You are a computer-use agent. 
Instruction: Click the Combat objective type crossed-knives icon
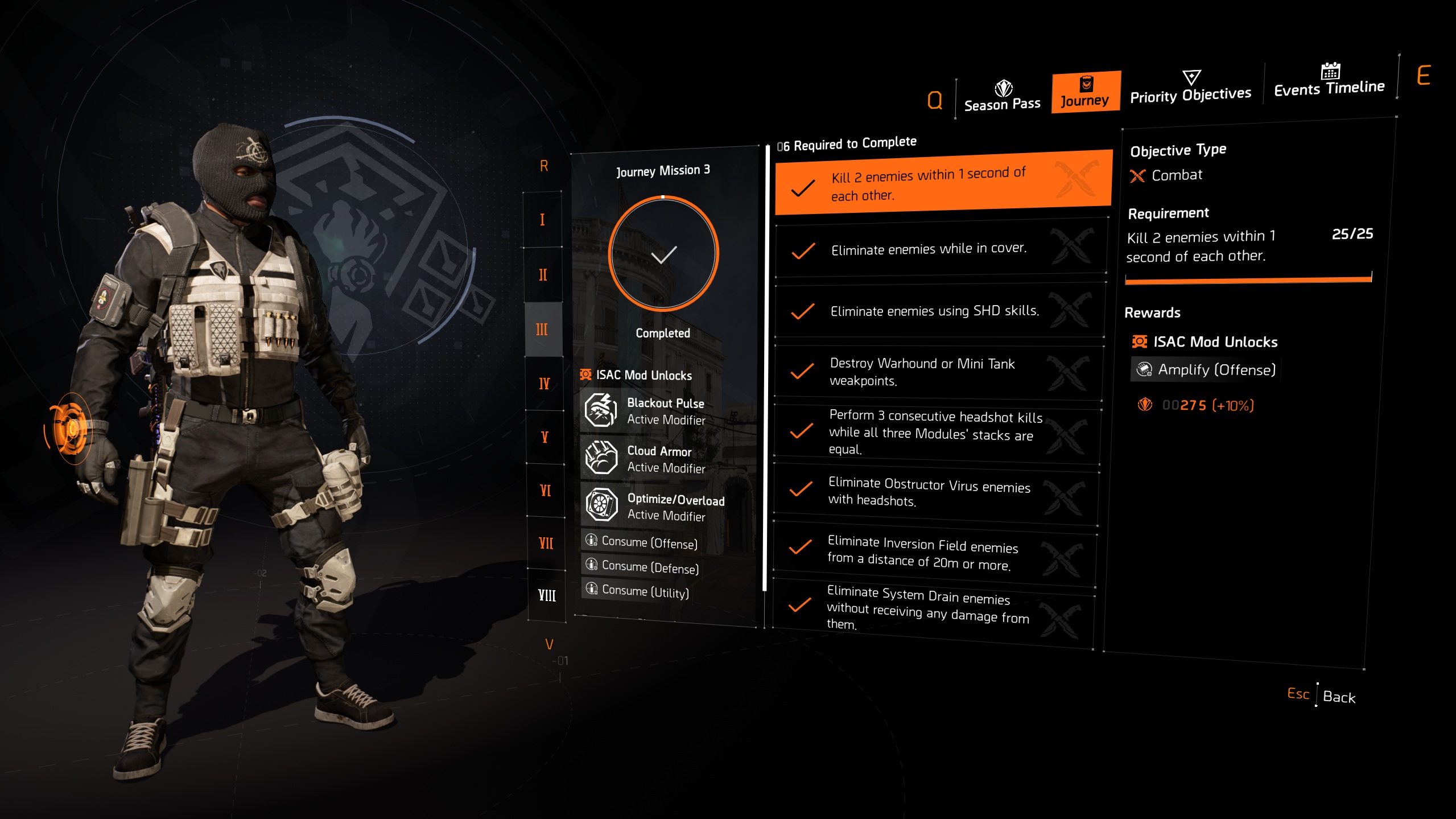click(1136, 175)
